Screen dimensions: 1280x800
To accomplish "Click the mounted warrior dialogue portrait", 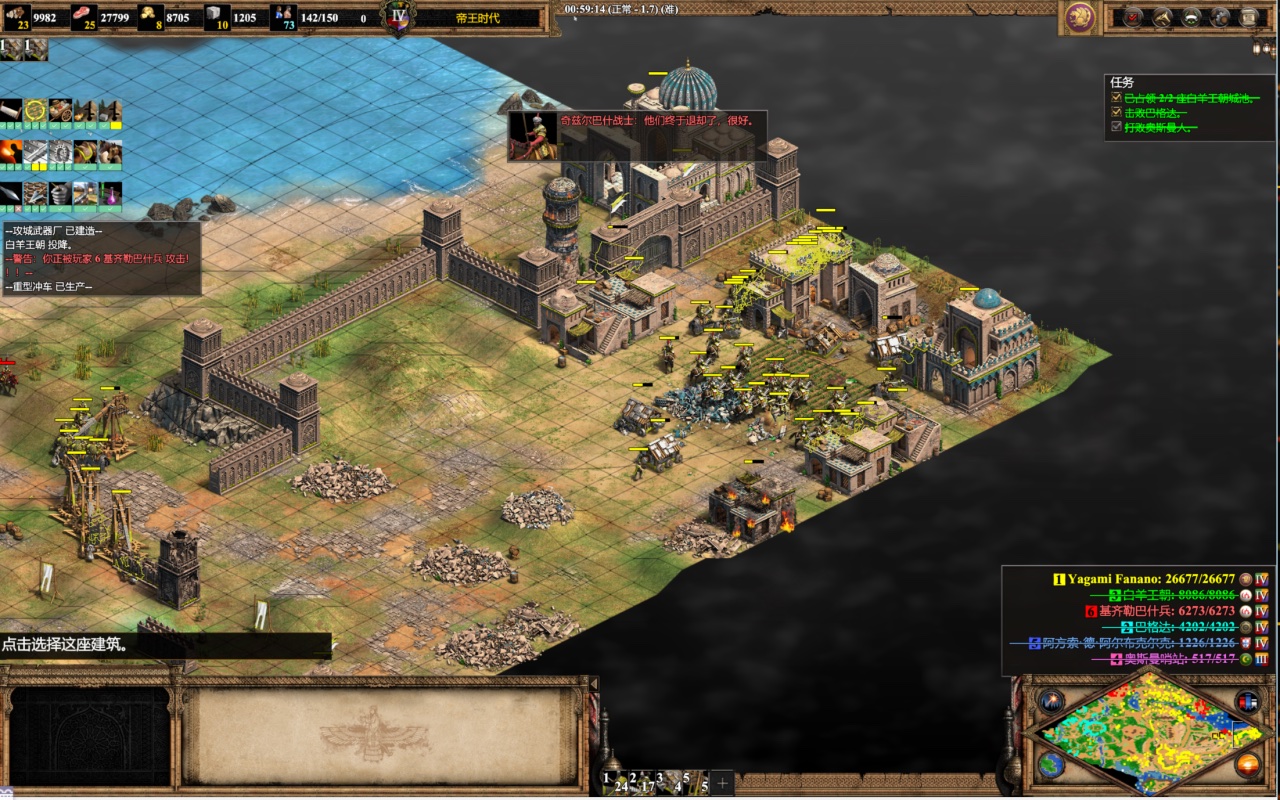I will tap(533, 135).
